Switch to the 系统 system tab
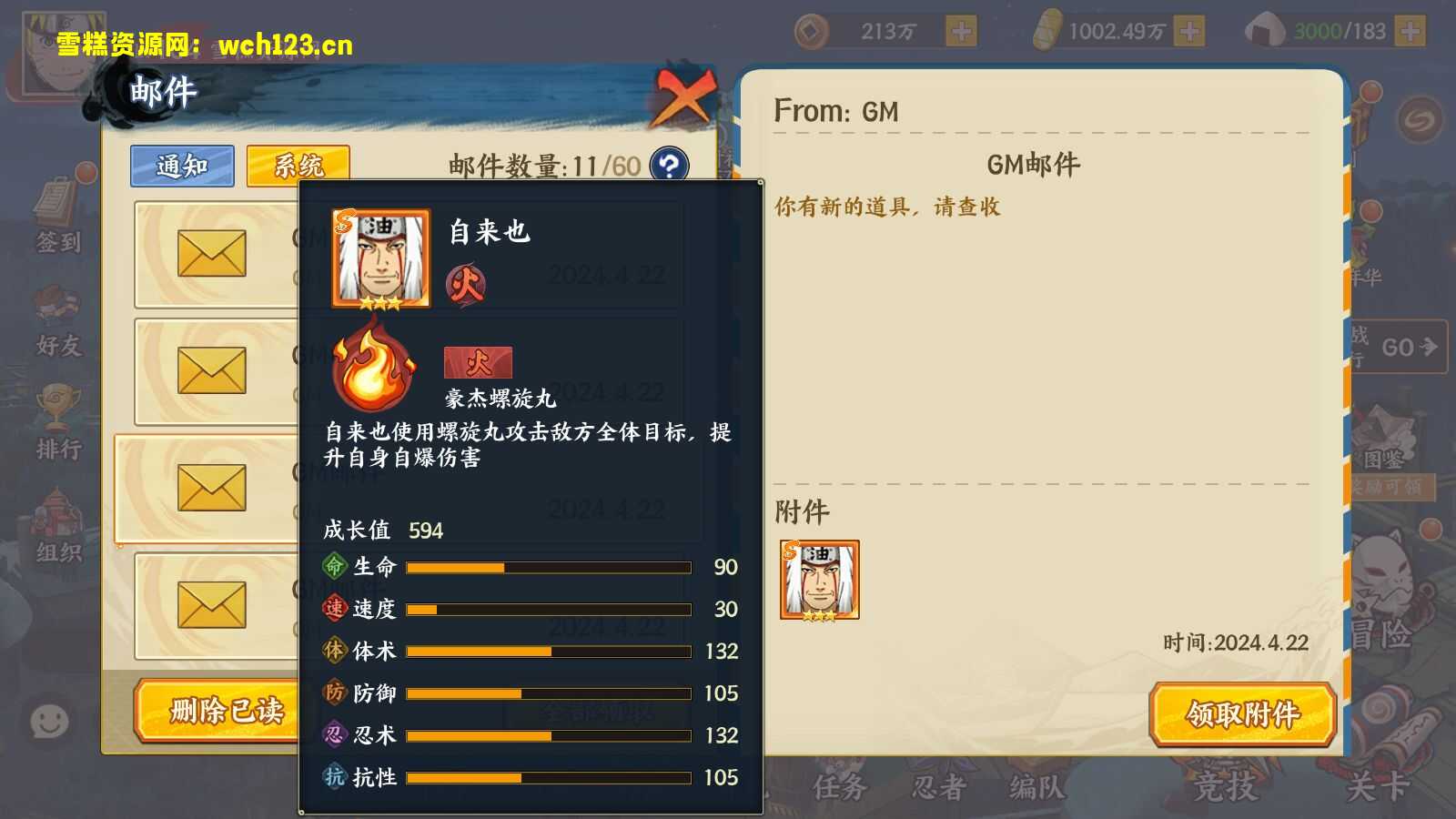The height and width of the screenshot is (819, 1456). pos(296,166)
